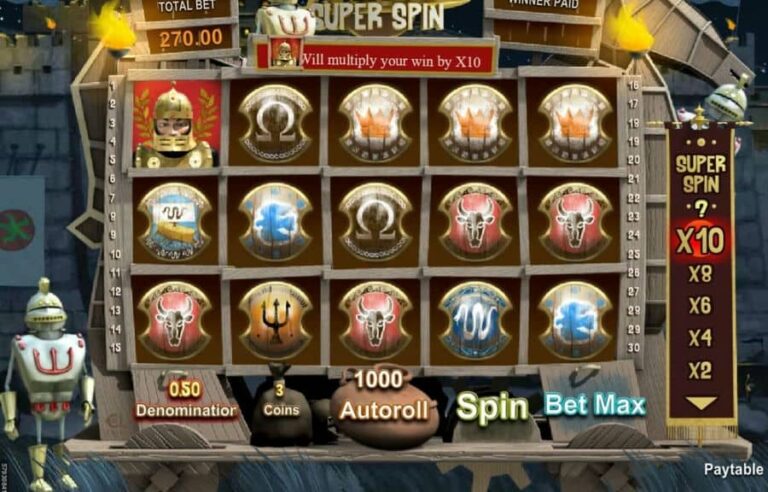The height and width of the screenshot is (492, 768).
Task: Click the Super Spin question mark
Action: click(x=700, y=208)
